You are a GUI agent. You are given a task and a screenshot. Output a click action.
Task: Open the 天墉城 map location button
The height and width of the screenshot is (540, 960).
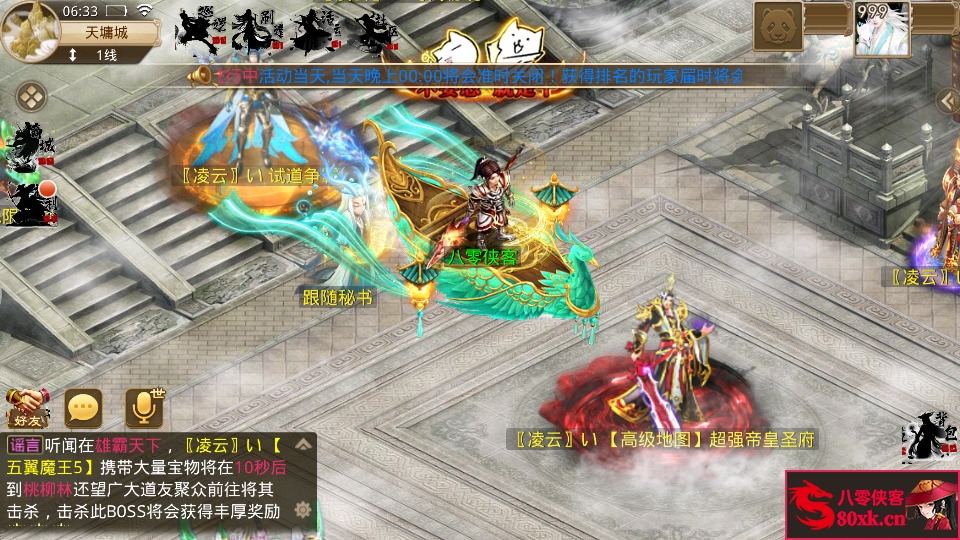108,32
